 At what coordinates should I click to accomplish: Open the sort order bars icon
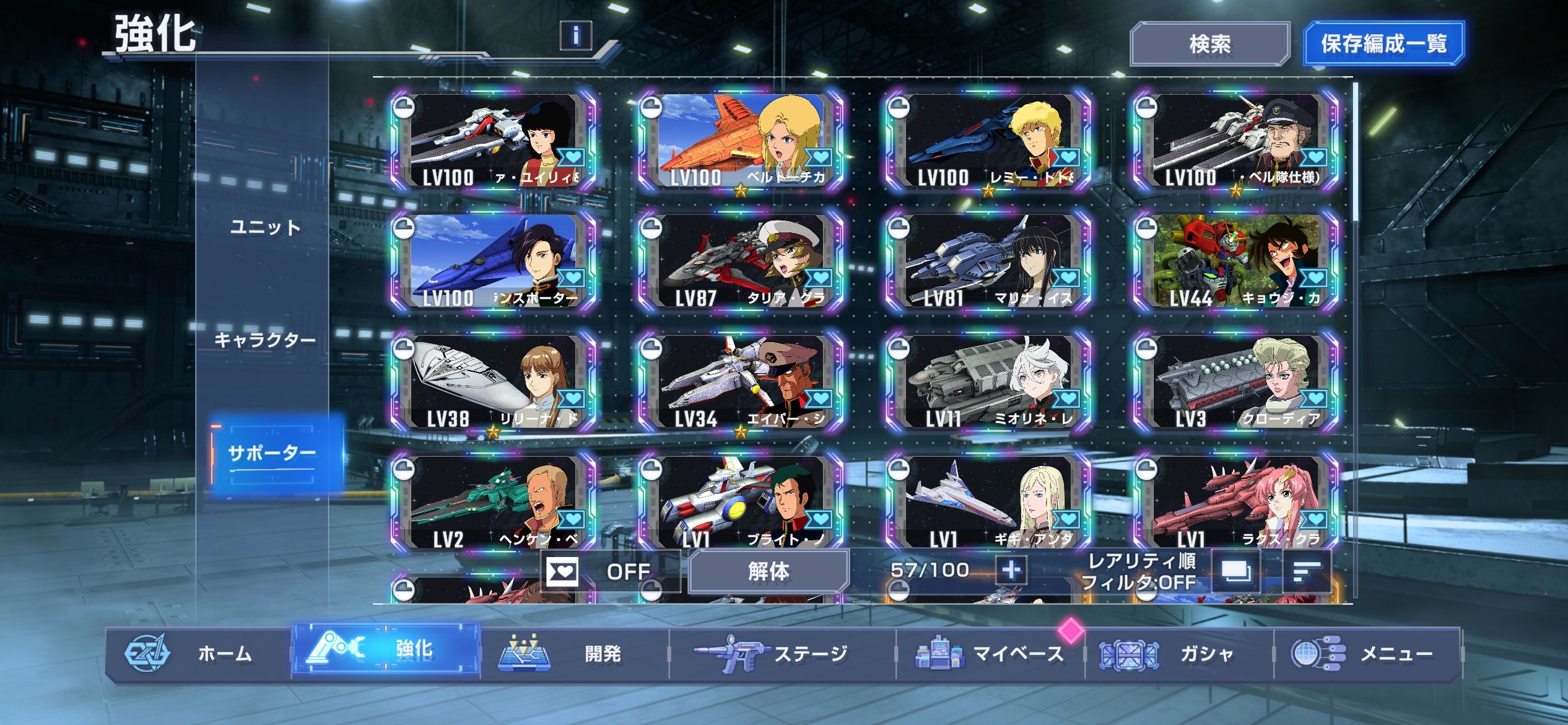(x=1307, y=571)
